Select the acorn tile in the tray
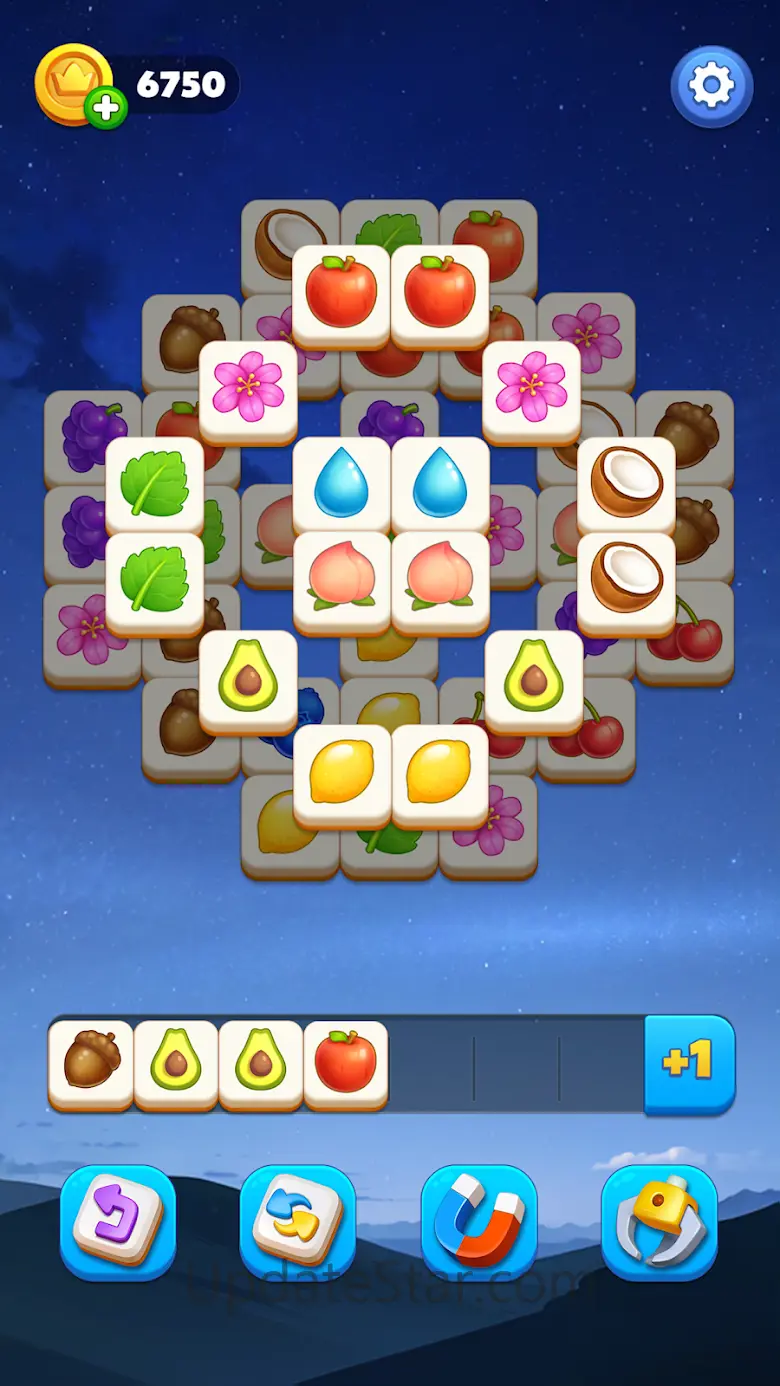Image resolution: width=780 pixels, height=1386 pixels. [x=91, y=1062]
